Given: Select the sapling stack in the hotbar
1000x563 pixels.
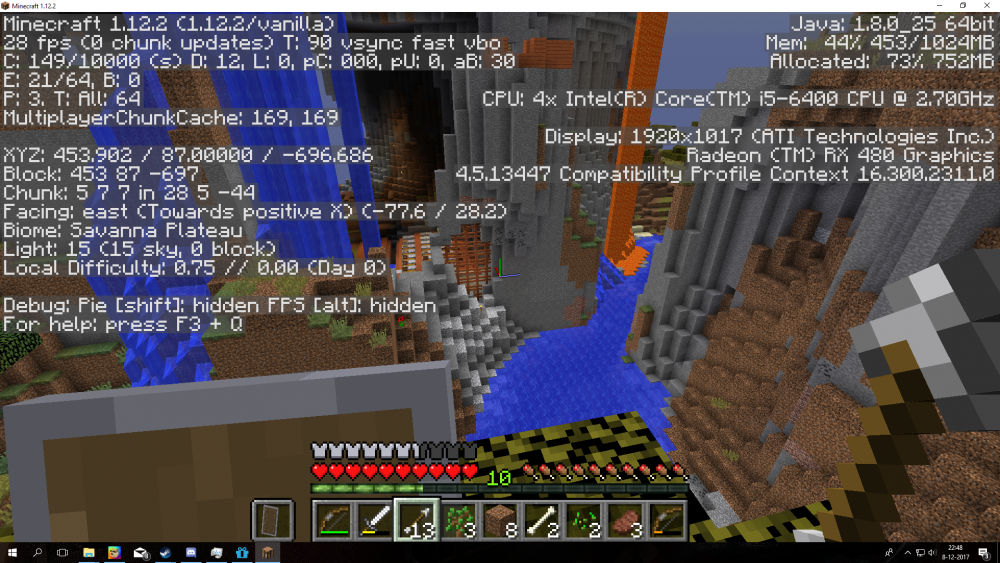Looking at the screenshot, I should click(458, 520).
